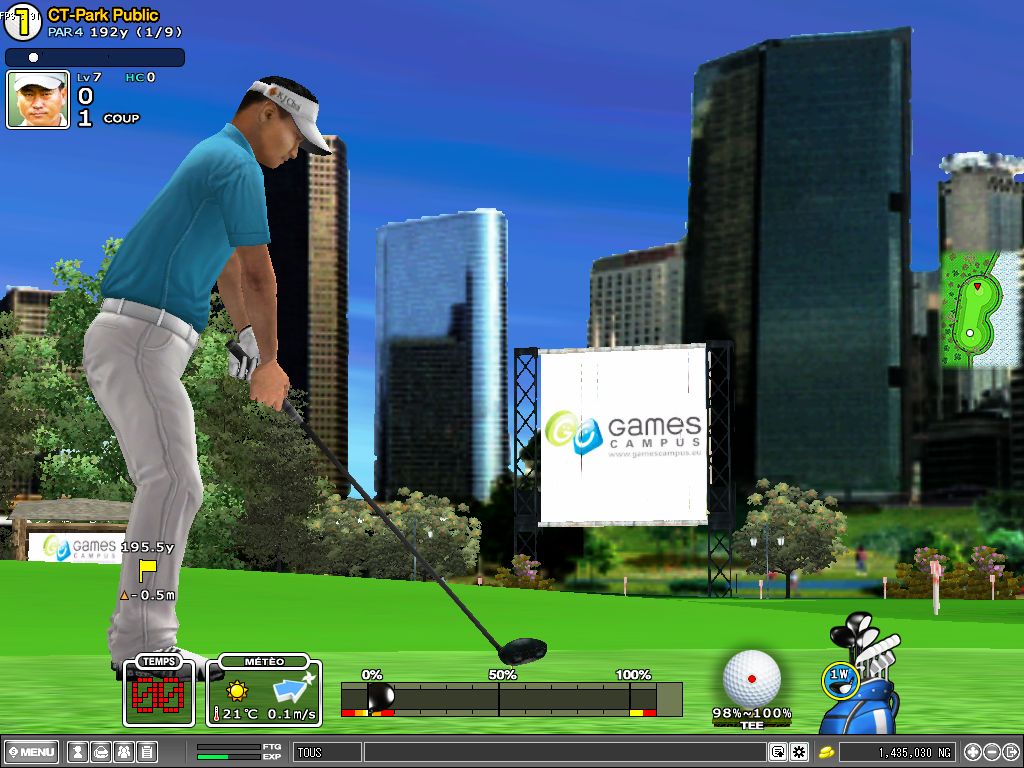Click the exit arrow button
1024x768 pixels.
[x=1010, y=752]
